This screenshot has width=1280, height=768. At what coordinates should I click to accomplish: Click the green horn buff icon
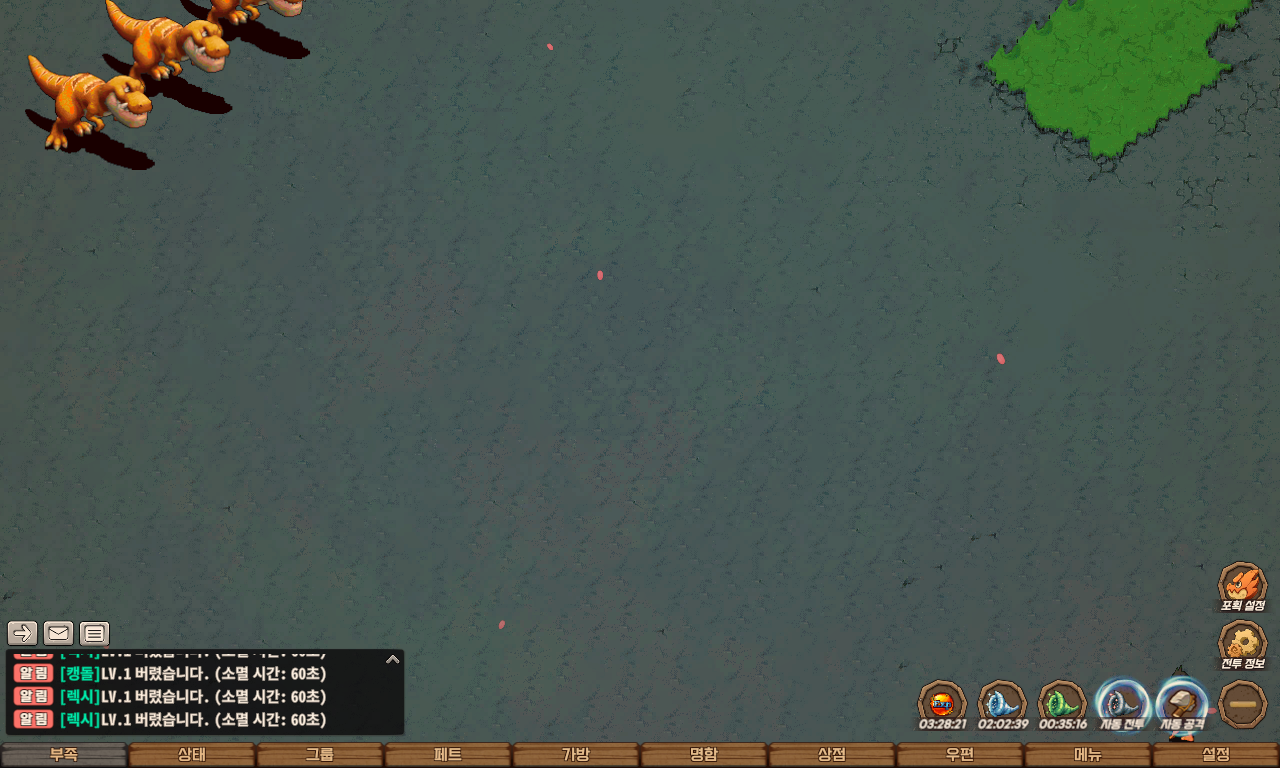coord(1062,703)
